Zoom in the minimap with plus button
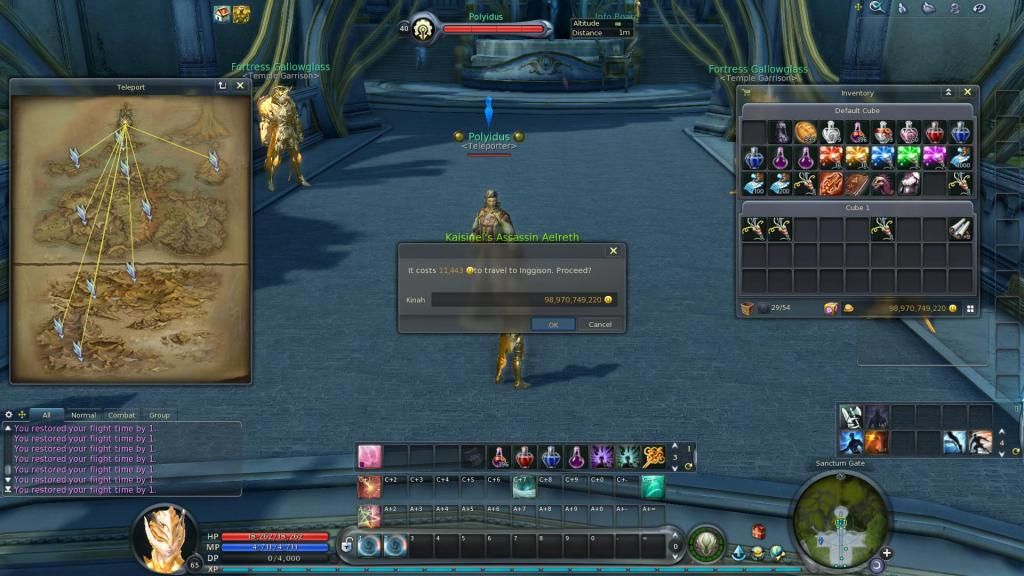 coord(886,552)
